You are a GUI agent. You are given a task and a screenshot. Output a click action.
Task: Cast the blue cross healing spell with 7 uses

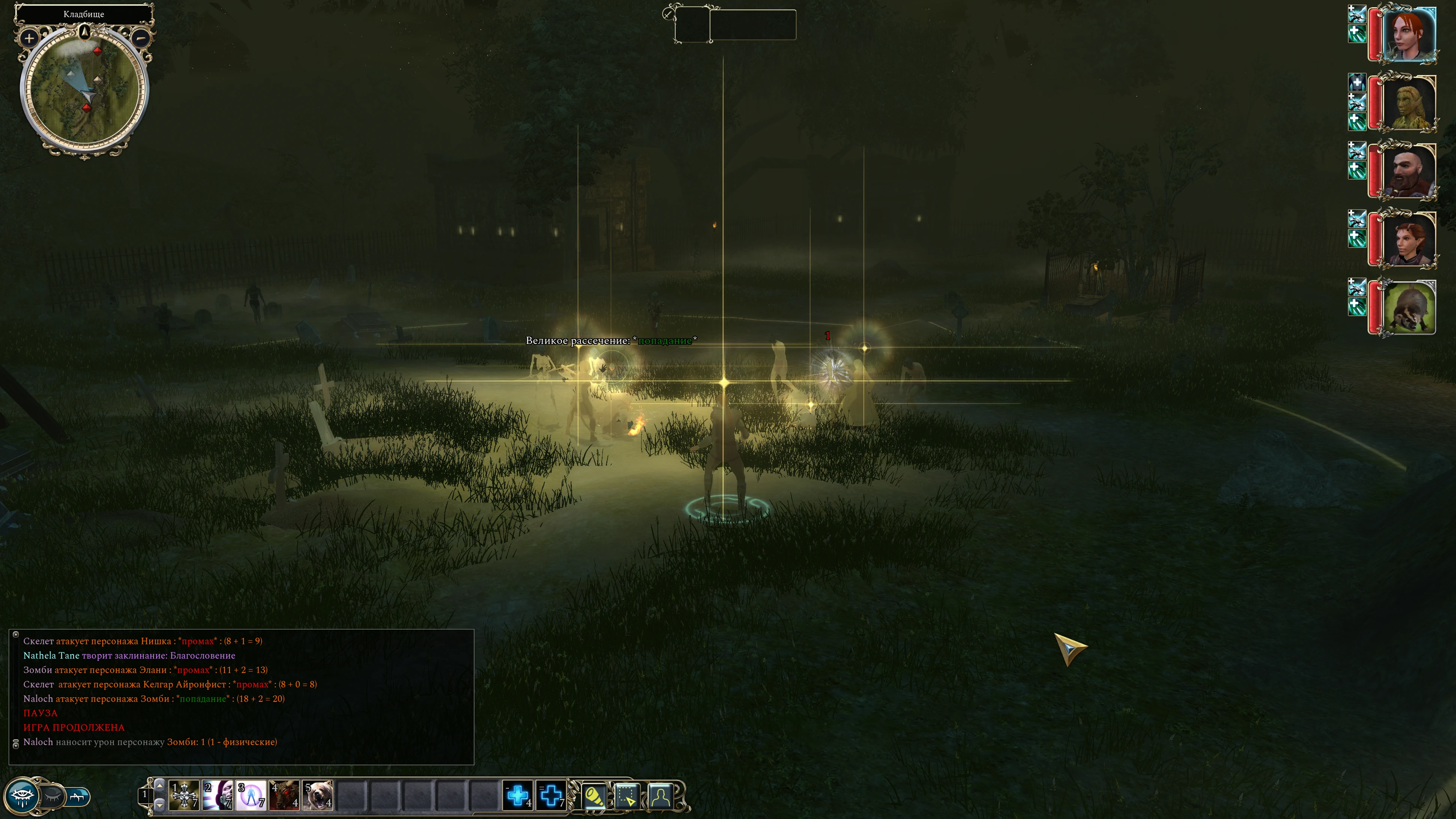pyautogui.click(x=551, y=796)
